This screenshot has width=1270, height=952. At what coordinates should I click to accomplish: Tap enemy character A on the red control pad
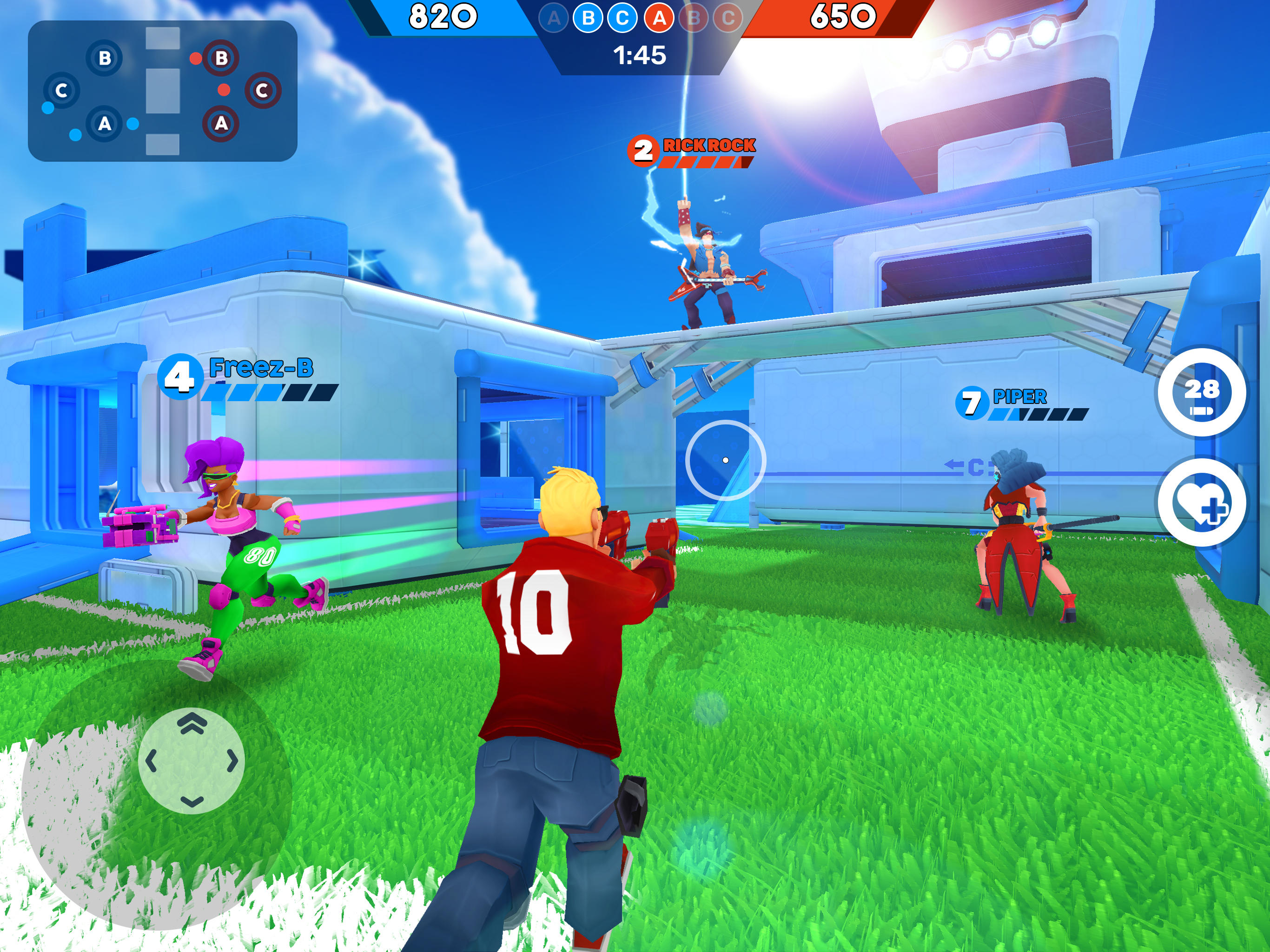coord(221,124)
